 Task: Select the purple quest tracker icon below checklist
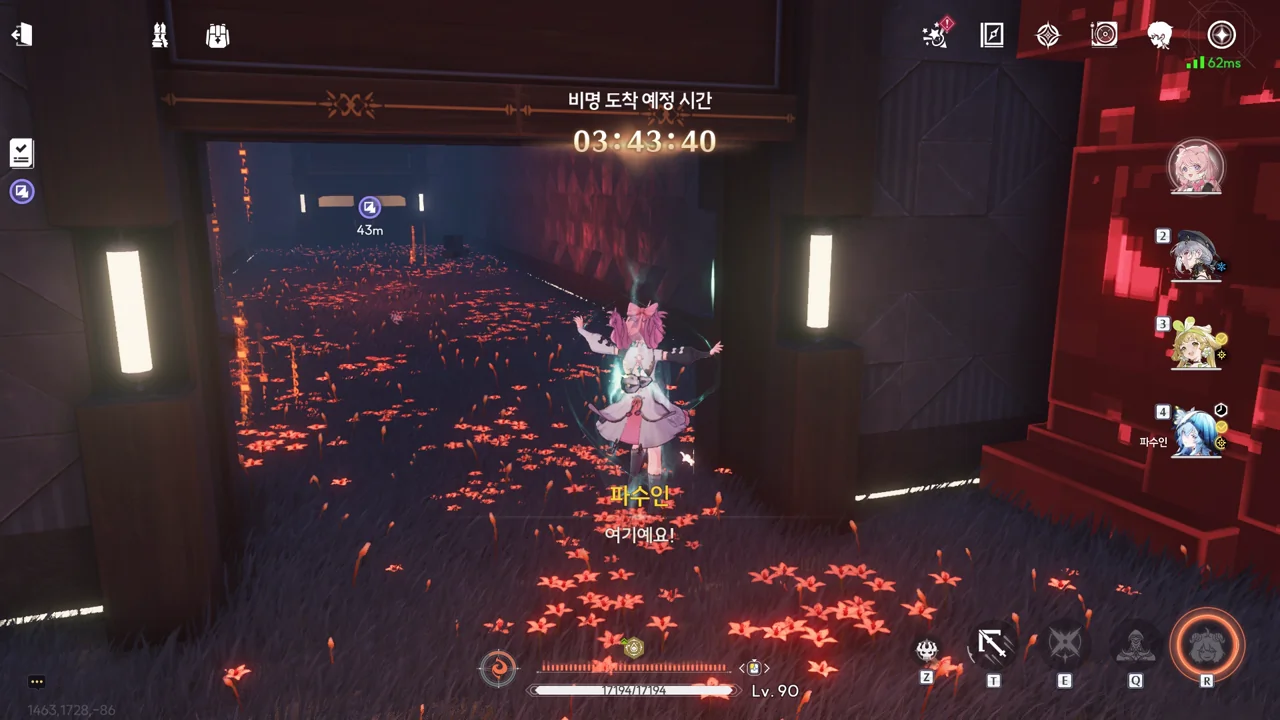(x=22, y=191)
